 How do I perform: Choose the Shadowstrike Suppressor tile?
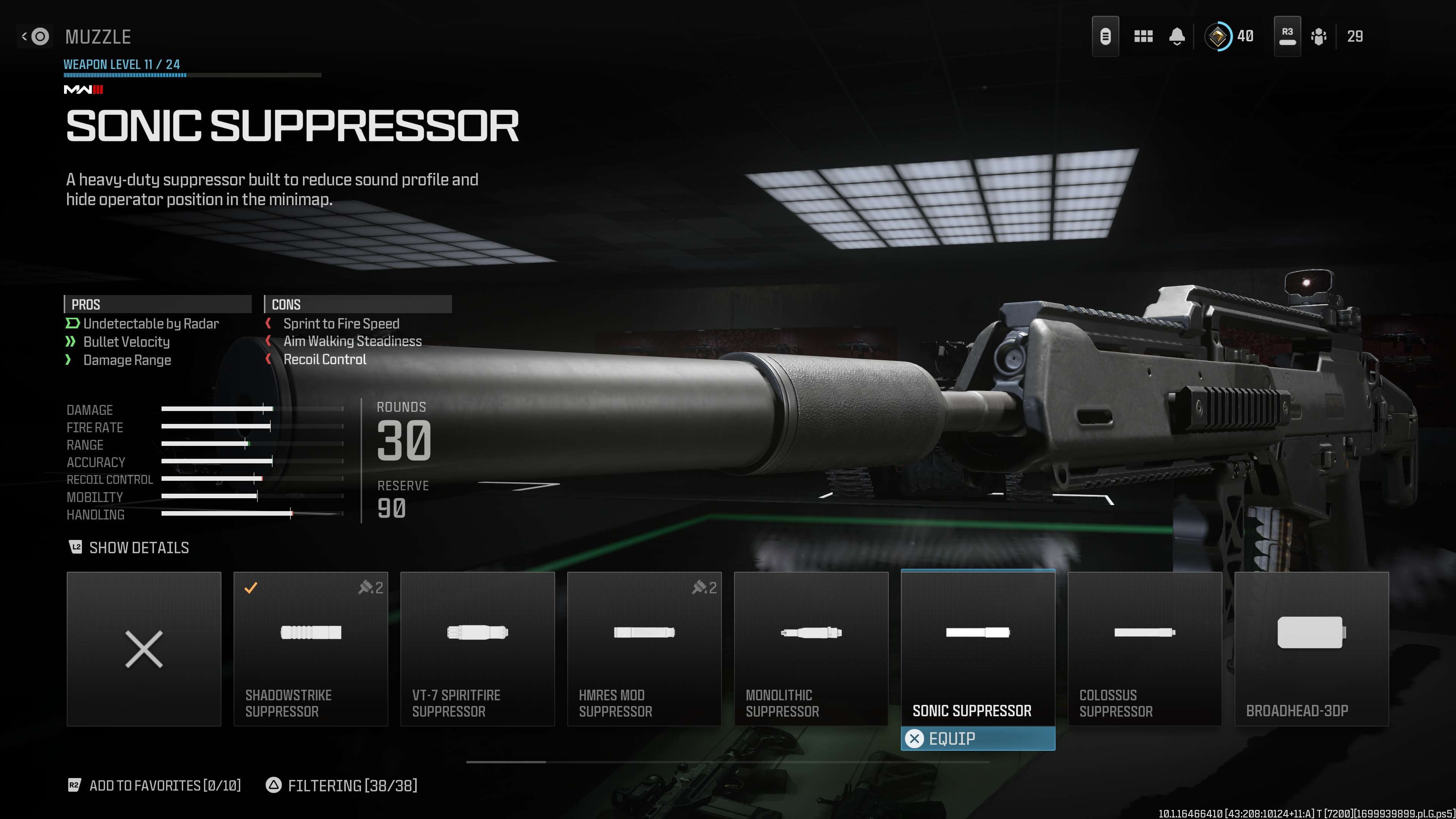pos(310,648)
